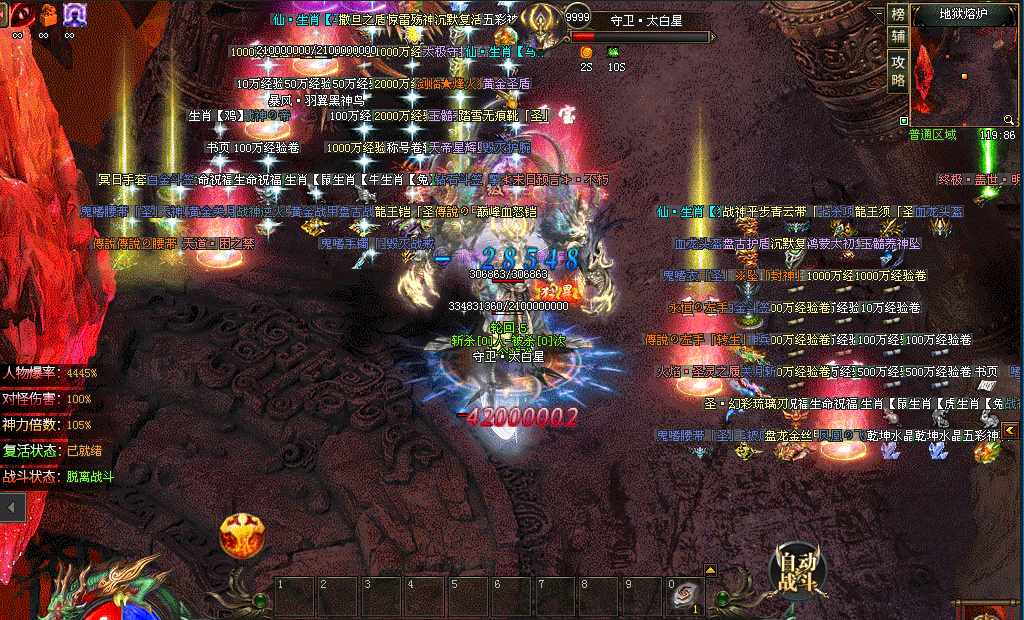Viewport: 1024px width, 620px height.
Task: Click the orange arrow on the right edge
Action: 1010,430
